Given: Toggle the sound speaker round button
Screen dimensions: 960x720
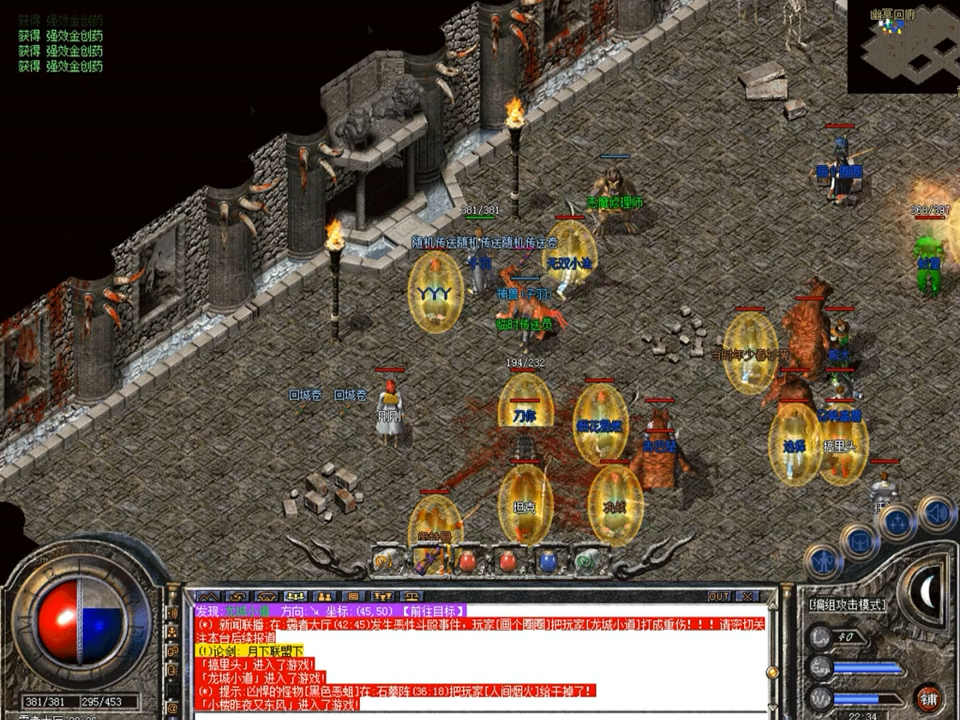Looking at the screenshot, I should tap(936, 511).
